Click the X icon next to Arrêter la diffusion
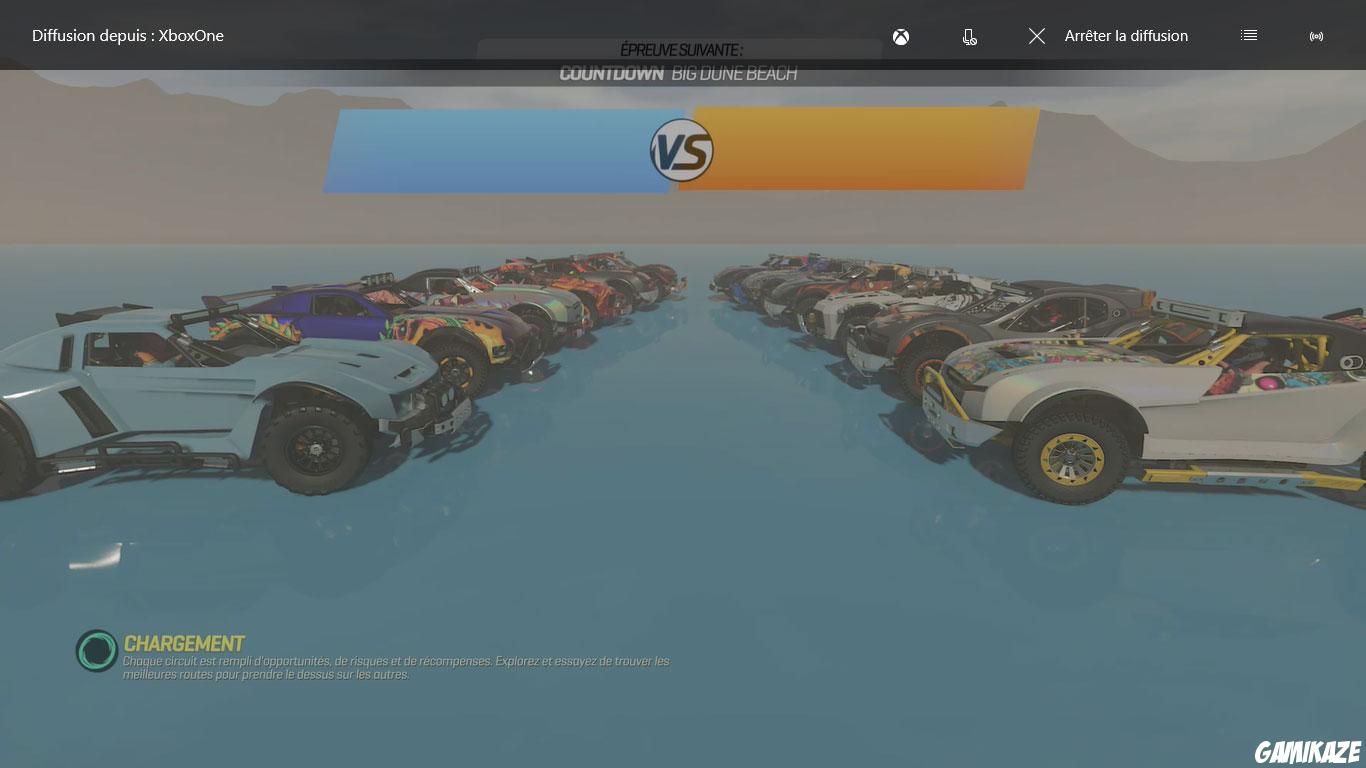 1037,36
